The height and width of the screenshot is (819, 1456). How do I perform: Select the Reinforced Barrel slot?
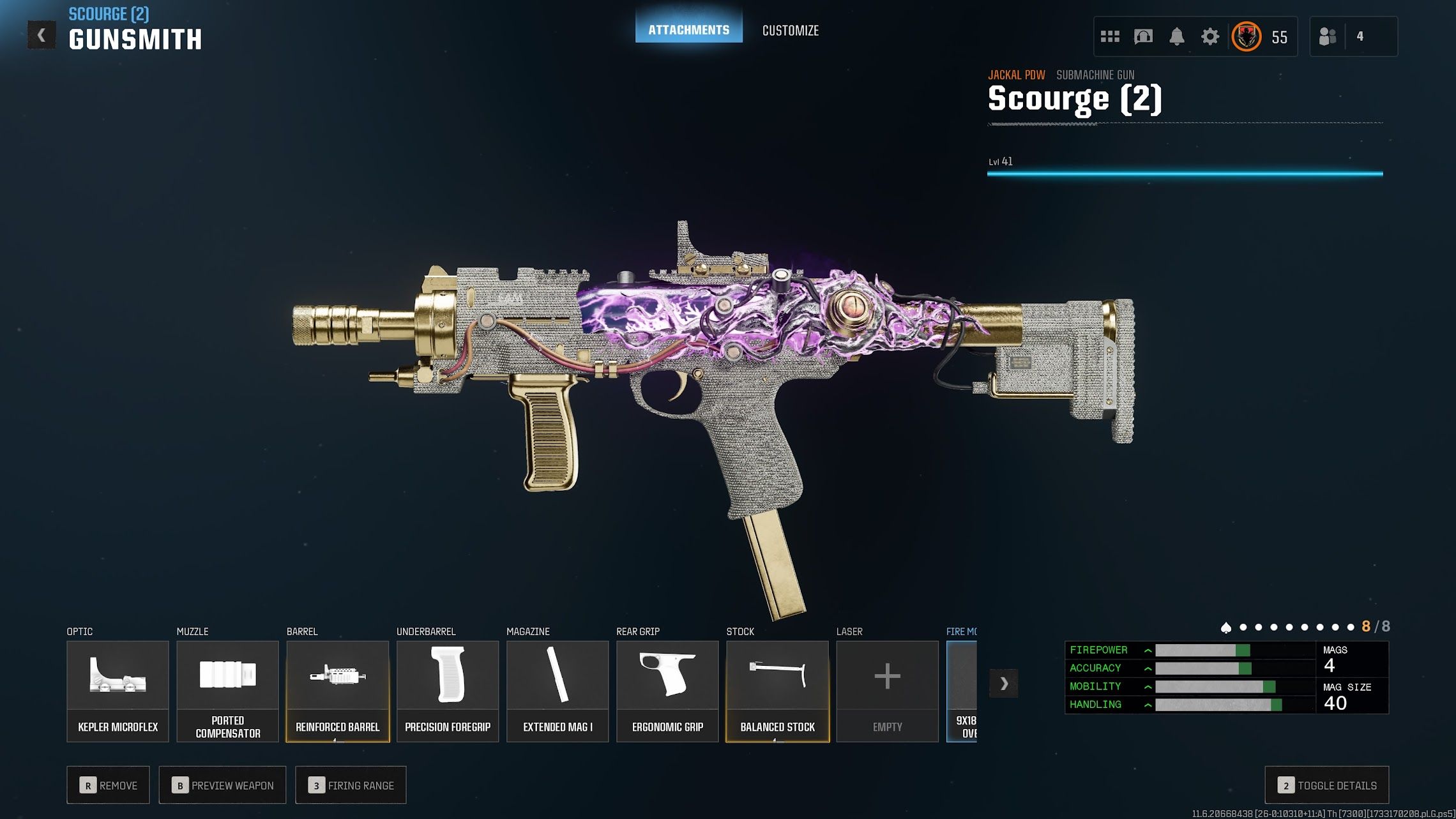[337, 691]
